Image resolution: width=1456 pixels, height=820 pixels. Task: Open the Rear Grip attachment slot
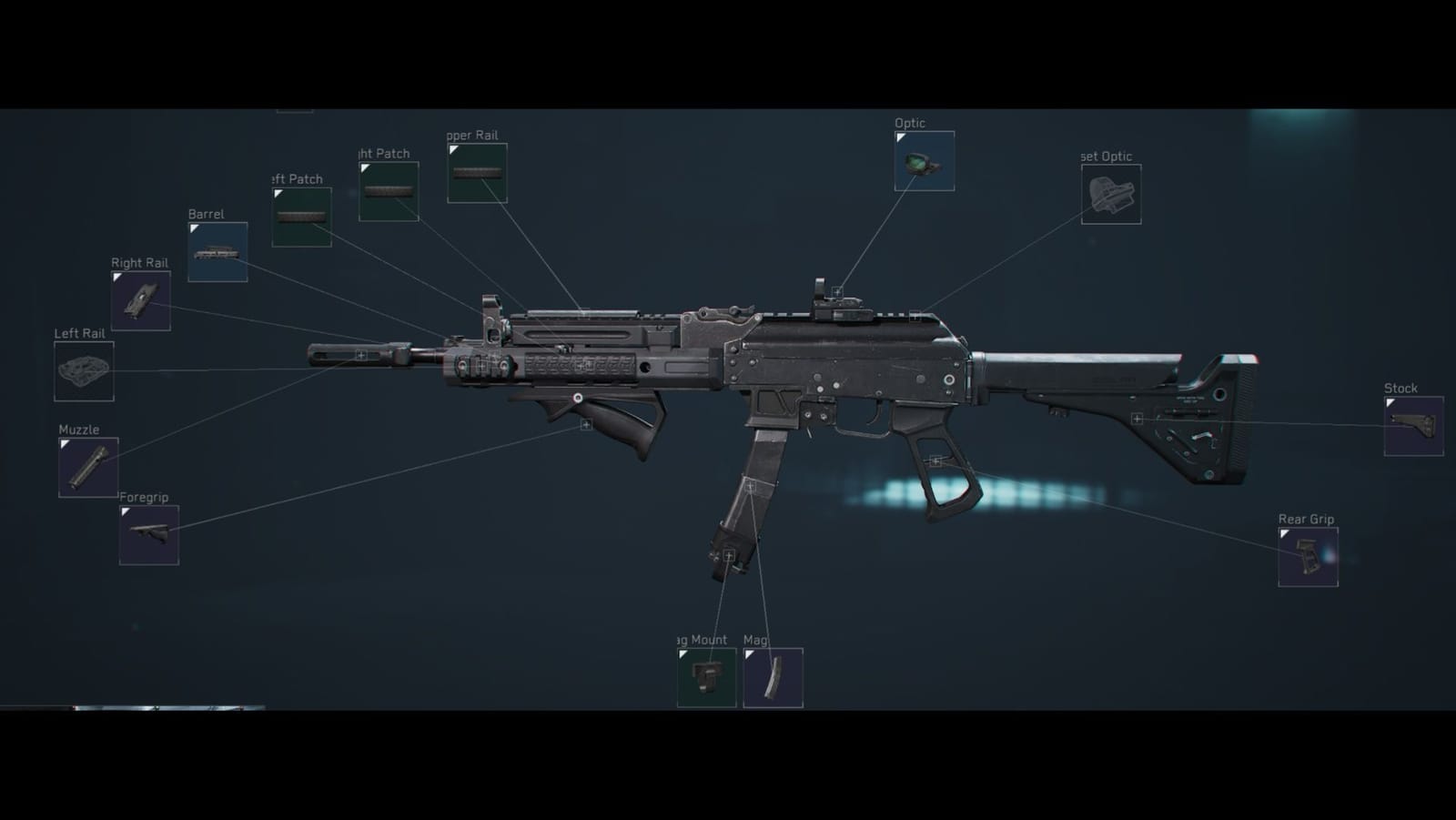(1308, 556)
